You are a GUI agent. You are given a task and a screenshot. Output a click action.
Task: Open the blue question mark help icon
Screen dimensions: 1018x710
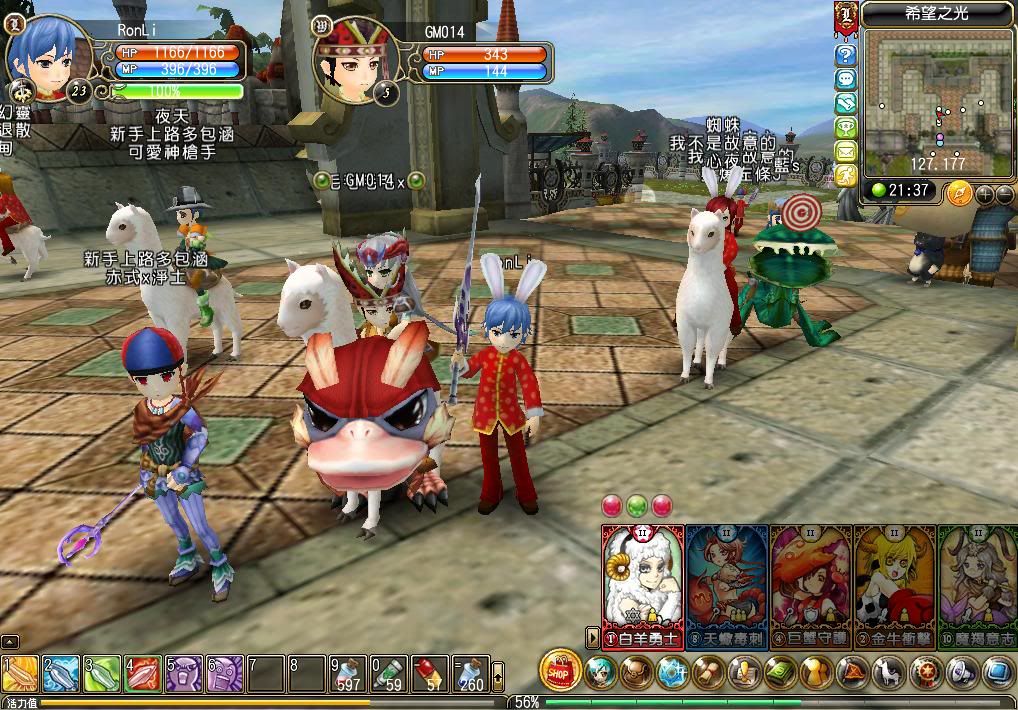[x=846, y=54]
